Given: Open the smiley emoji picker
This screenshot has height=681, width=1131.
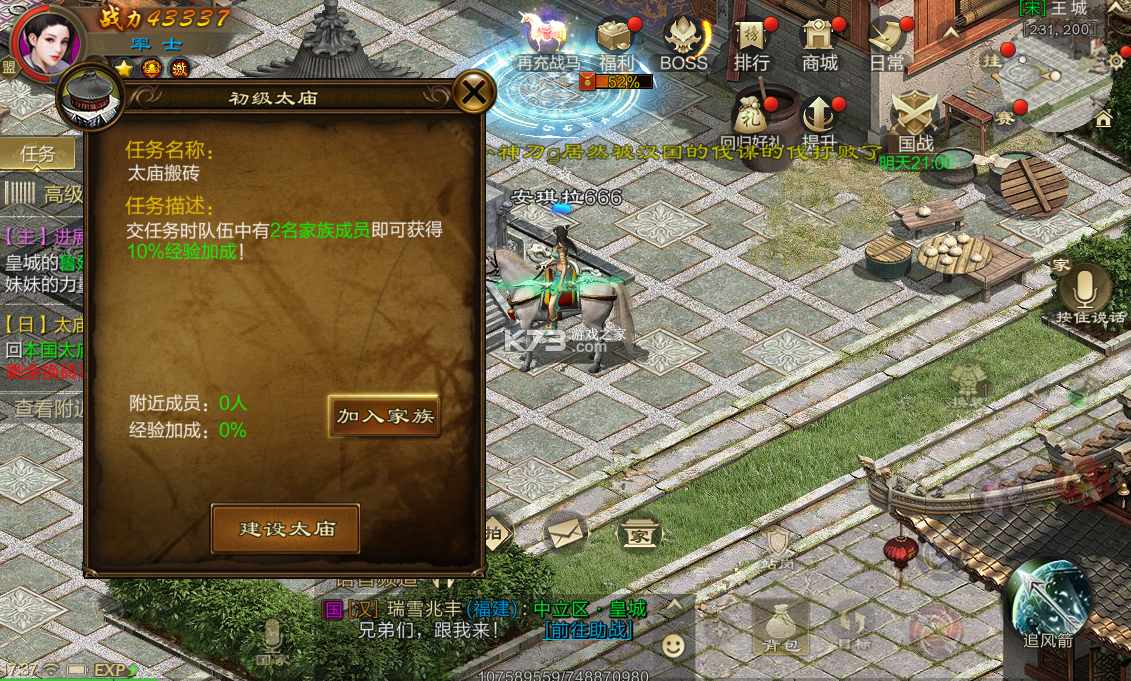Looking at the screenshot, I should 674,645.
